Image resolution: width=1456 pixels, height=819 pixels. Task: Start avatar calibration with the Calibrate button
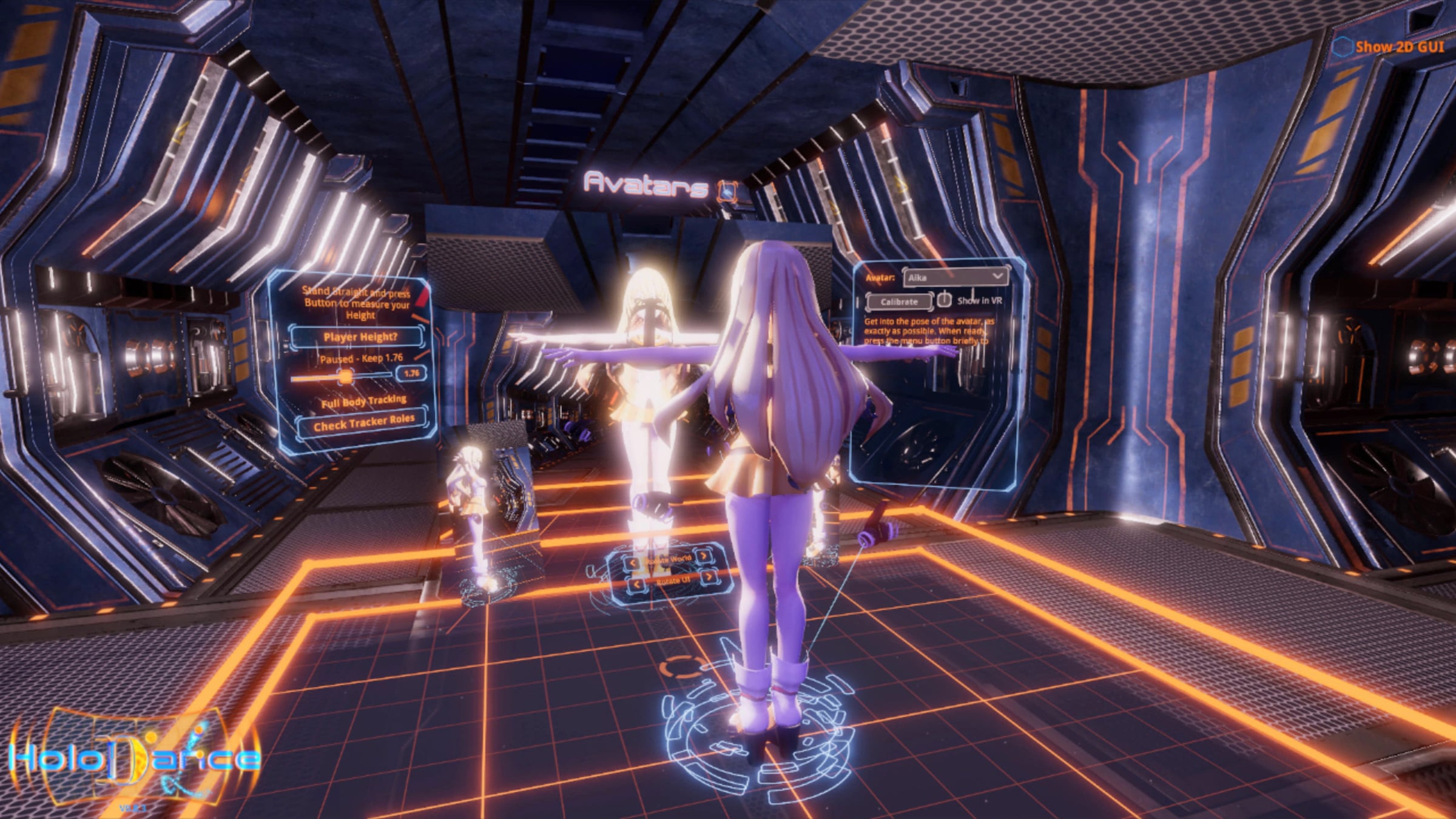tap(899, 302)
